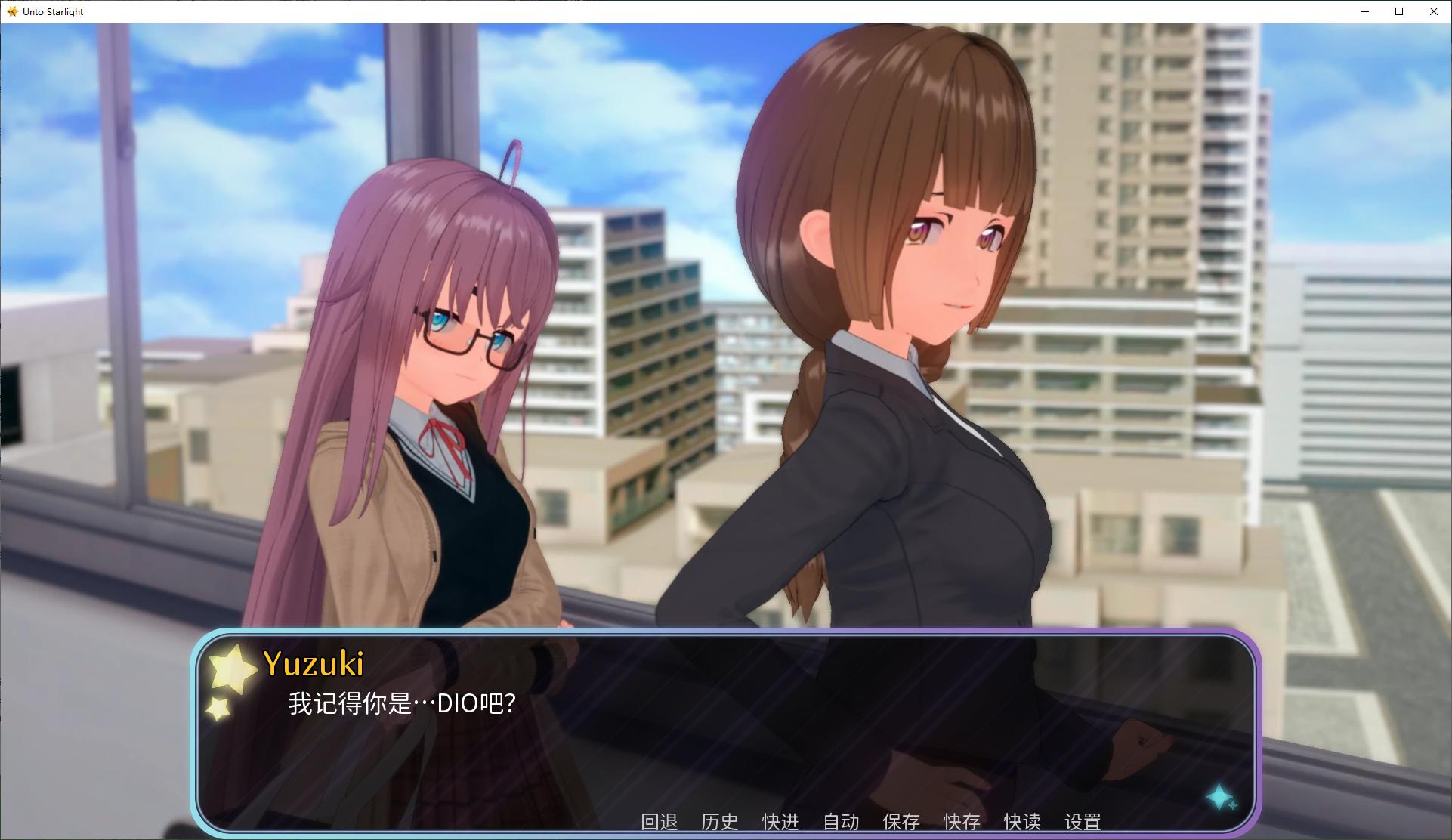Open the 历史 dialogue history
The image size is (1452, 840).
coord(719,821)
